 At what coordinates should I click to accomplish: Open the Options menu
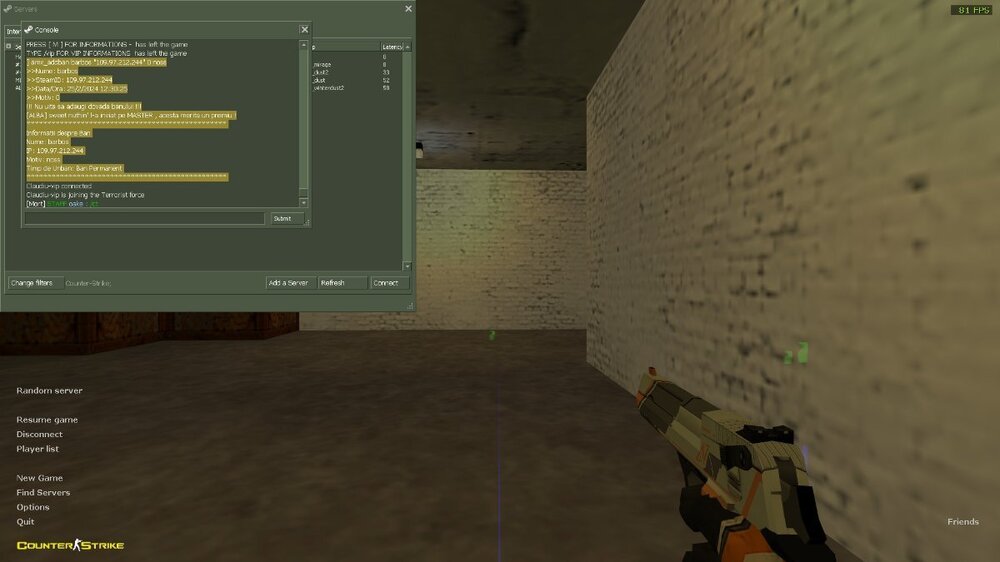[x=33, y=507]
